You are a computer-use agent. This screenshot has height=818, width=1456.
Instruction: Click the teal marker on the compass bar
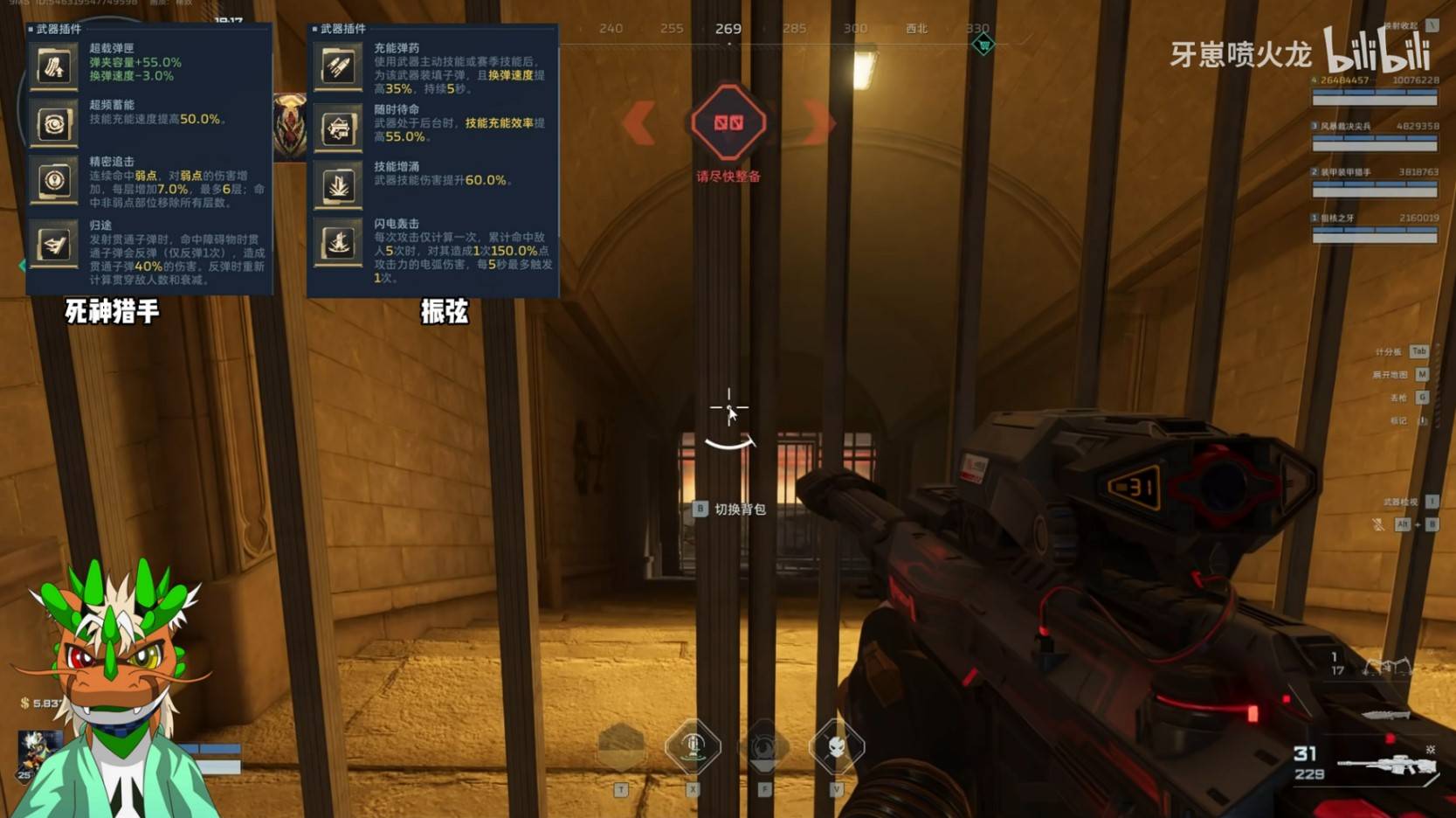983,45
